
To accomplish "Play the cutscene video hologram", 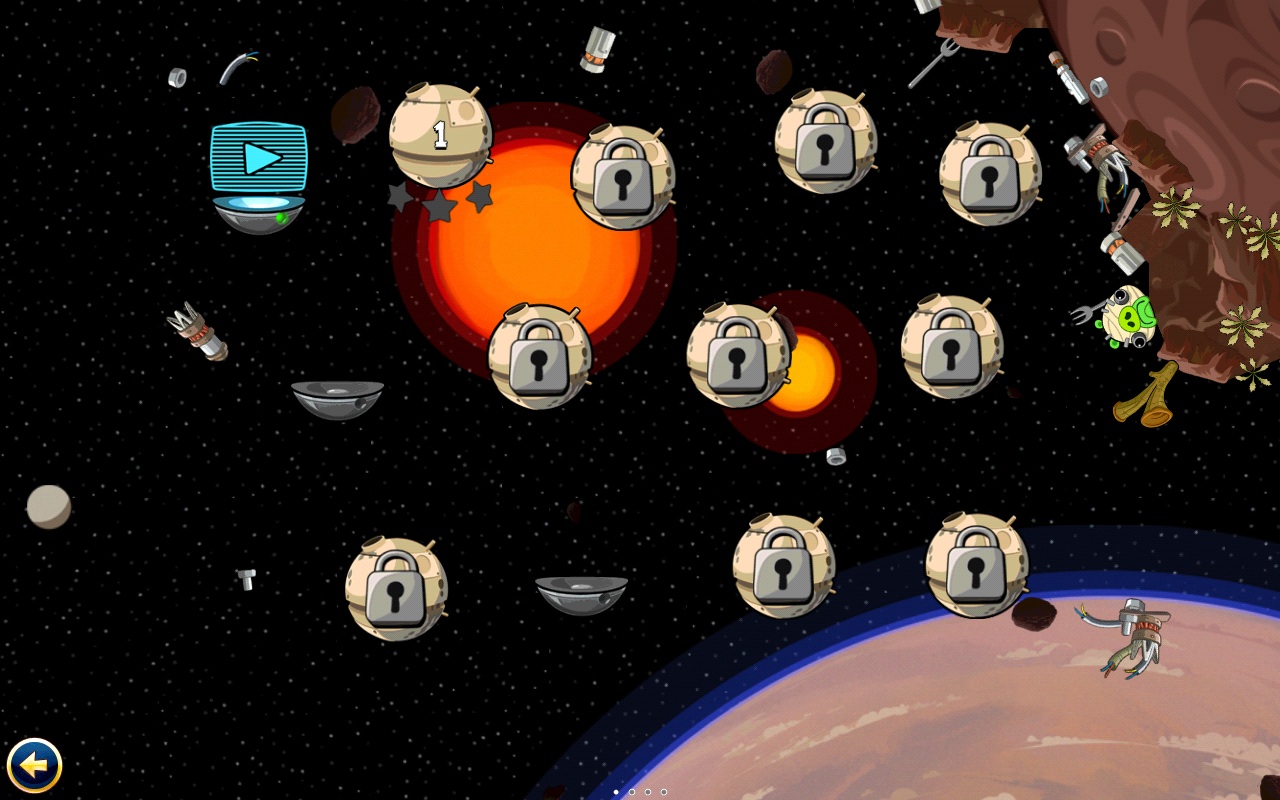I will [259, 158].
